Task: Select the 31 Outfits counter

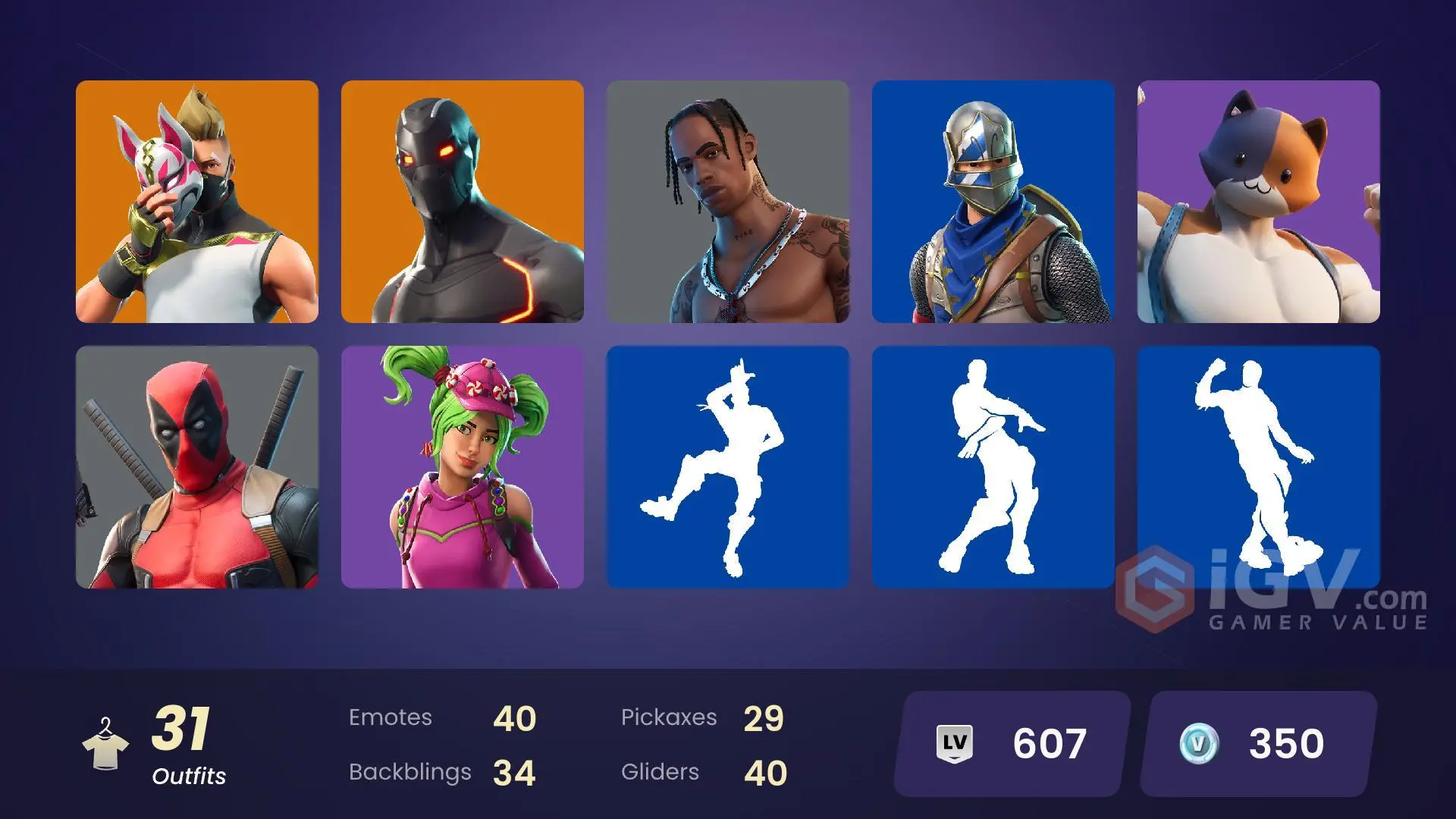Action: pyautogui.click(x=184, y=739)
